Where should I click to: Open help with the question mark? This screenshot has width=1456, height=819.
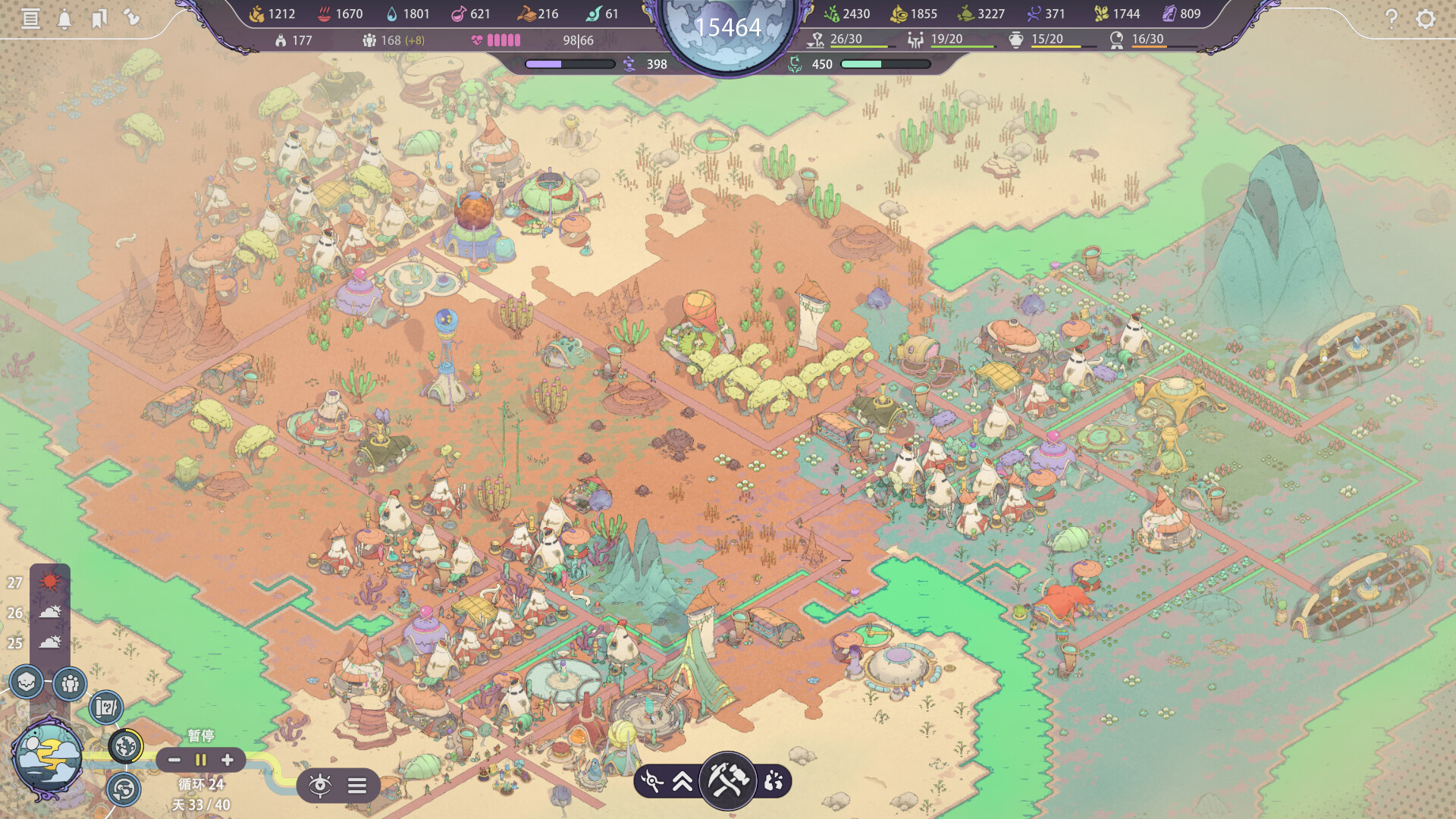[1391, 18]
